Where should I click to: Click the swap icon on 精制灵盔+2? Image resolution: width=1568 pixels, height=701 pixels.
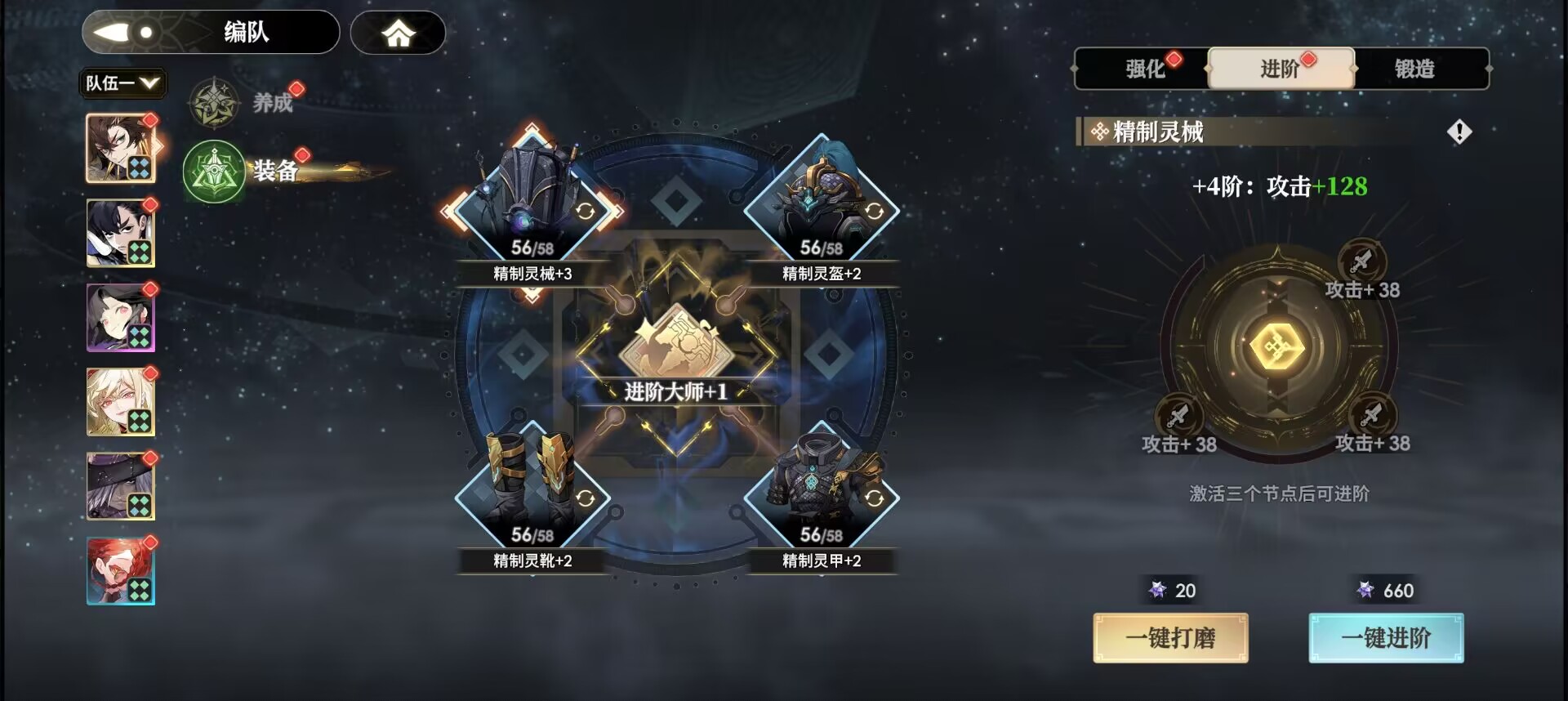[874, 212]
